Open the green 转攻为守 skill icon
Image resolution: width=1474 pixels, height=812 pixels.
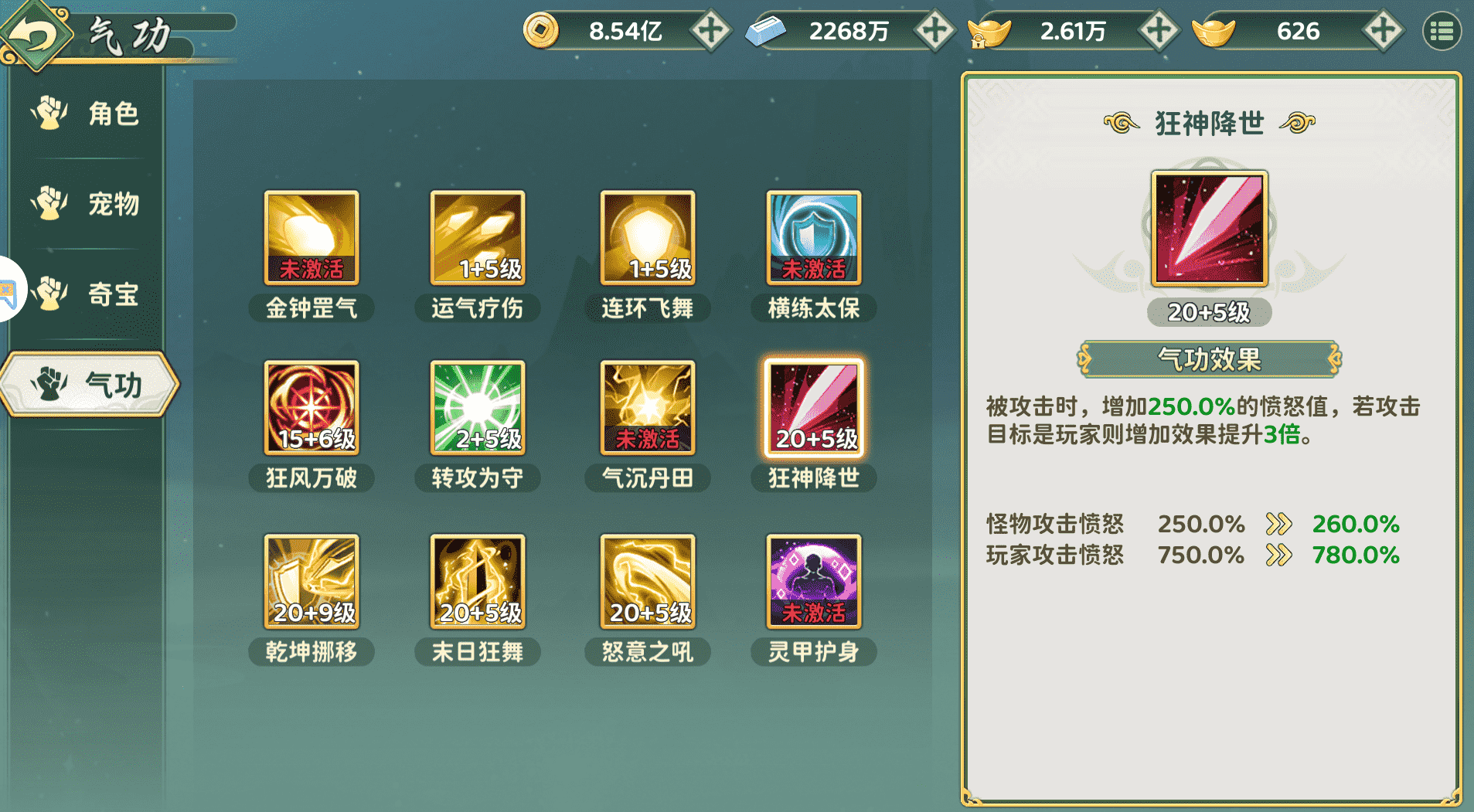click(x=477, y=409)
